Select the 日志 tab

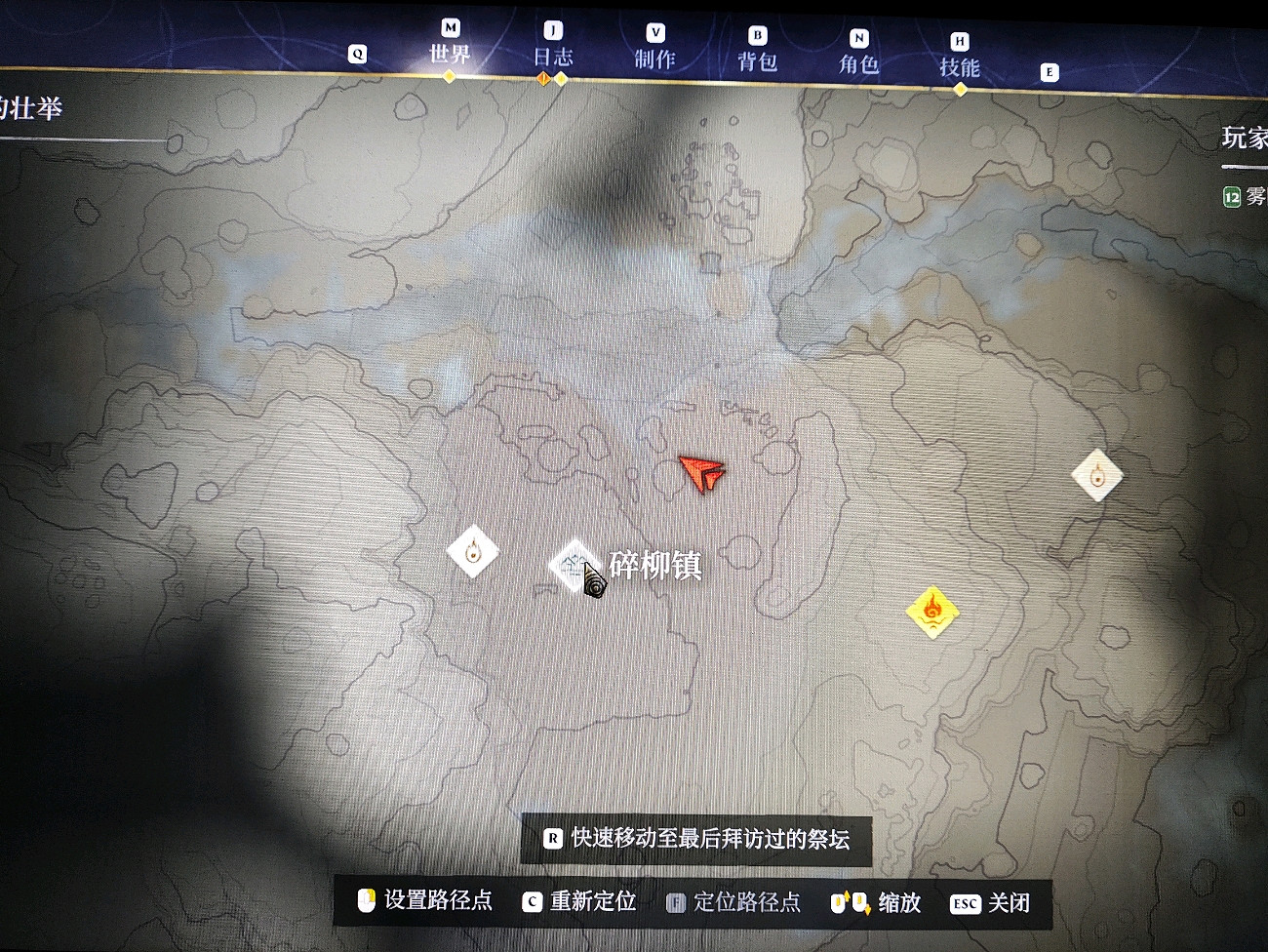click(x=554, y=56)
